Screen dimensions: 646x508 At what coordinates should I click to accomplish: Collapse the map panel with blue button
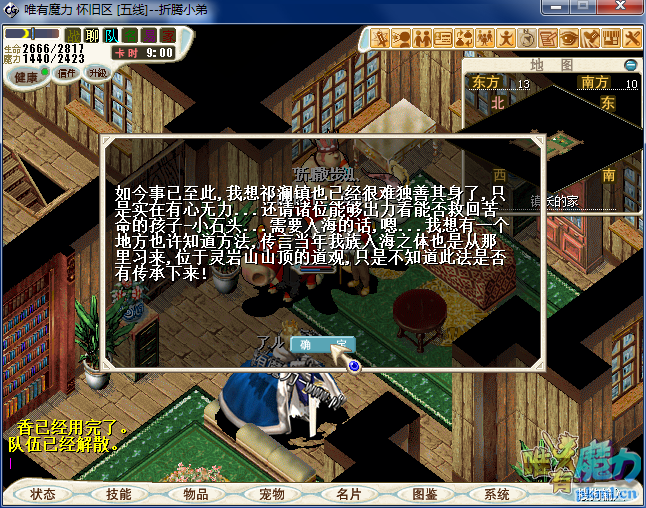(x=630, y=64)
